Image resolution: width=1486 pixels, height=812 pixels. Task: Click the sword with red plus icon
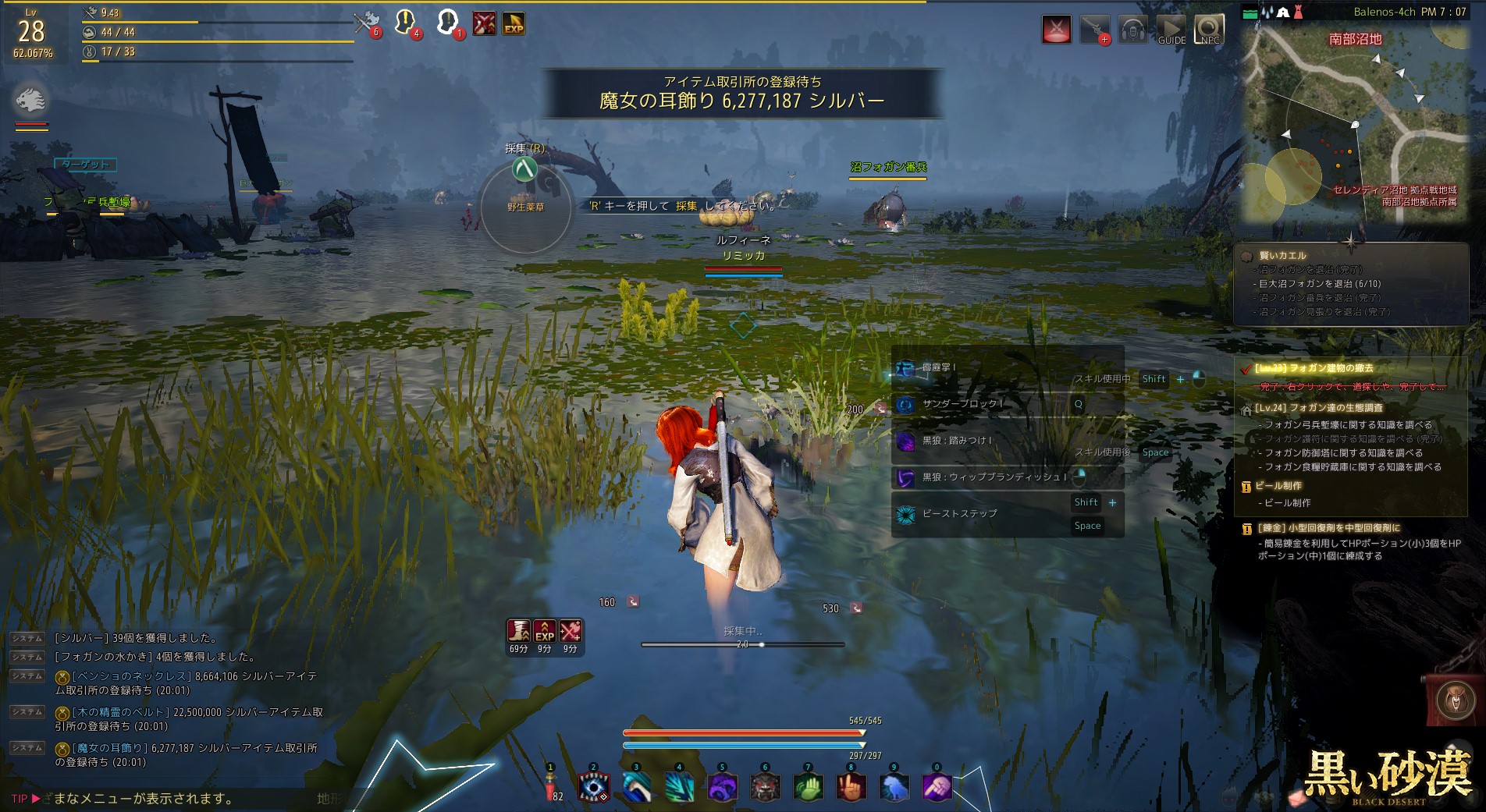1094,29
